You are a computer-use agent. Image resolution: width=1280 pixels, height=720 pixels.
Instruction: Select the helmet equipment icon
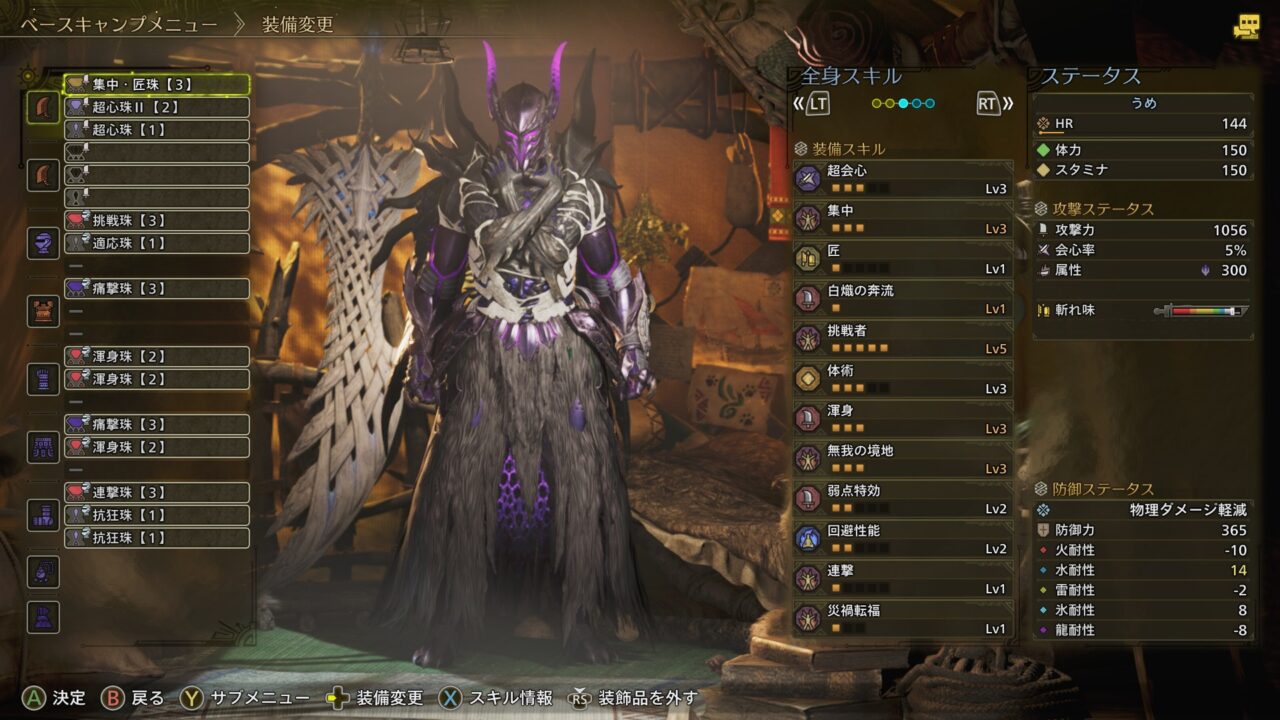[43, 243]
